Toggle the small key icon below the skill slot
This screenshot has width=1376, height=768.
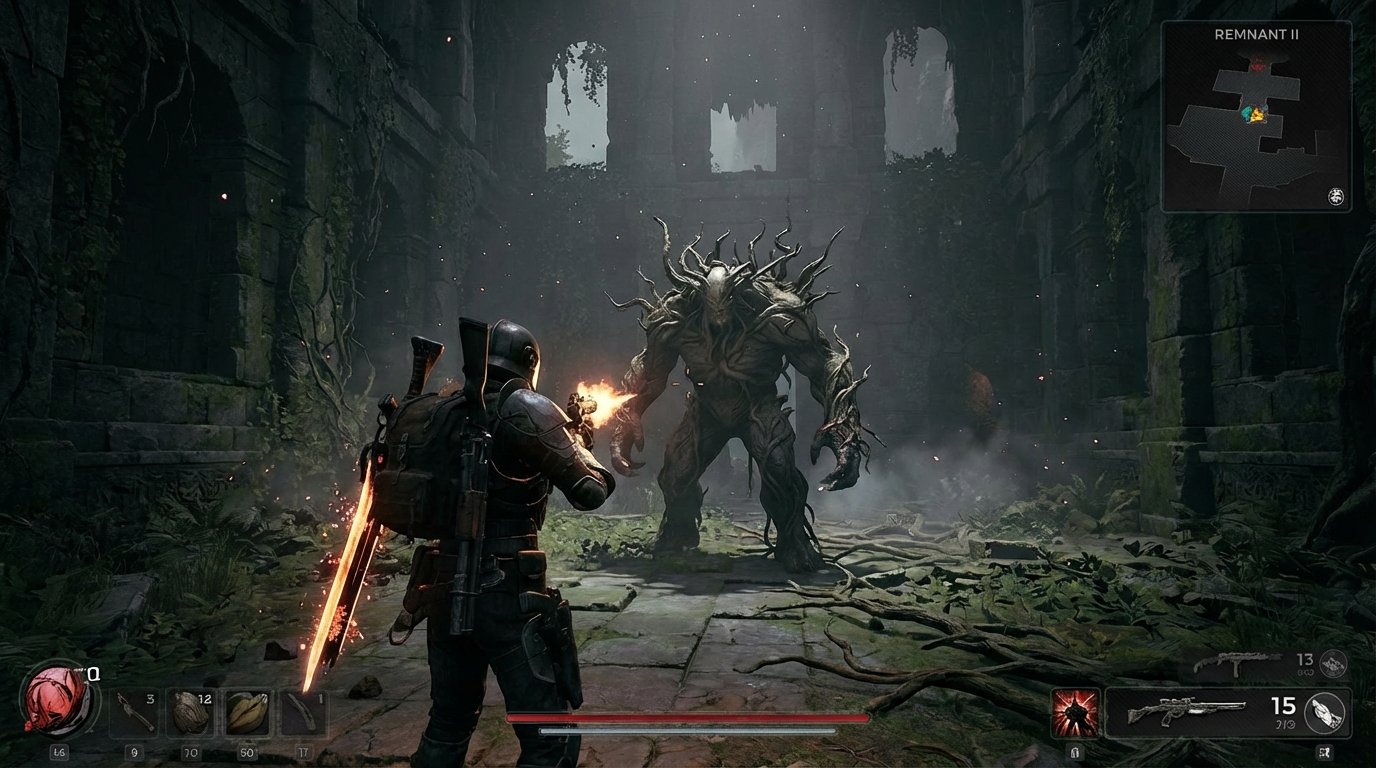[x=1075, y=752]
